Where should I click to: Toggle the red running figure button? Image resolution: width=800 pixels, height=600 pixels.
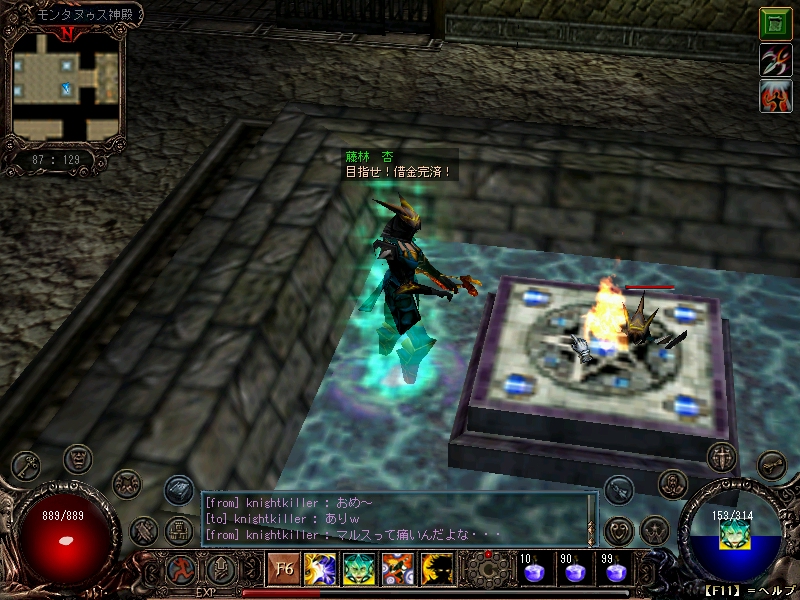[x=181, y=569]
